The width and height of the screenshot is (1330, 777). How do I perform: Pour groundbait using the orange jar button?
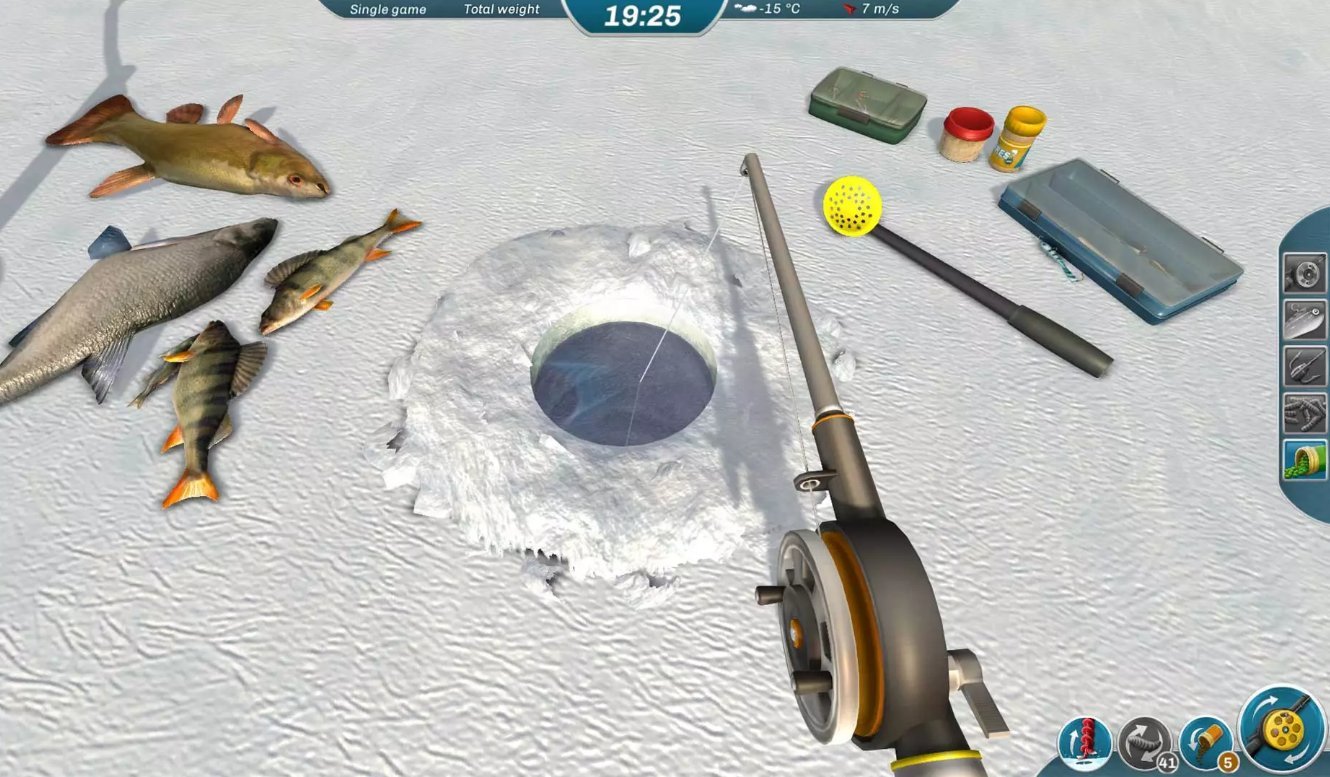point(1204,742)
